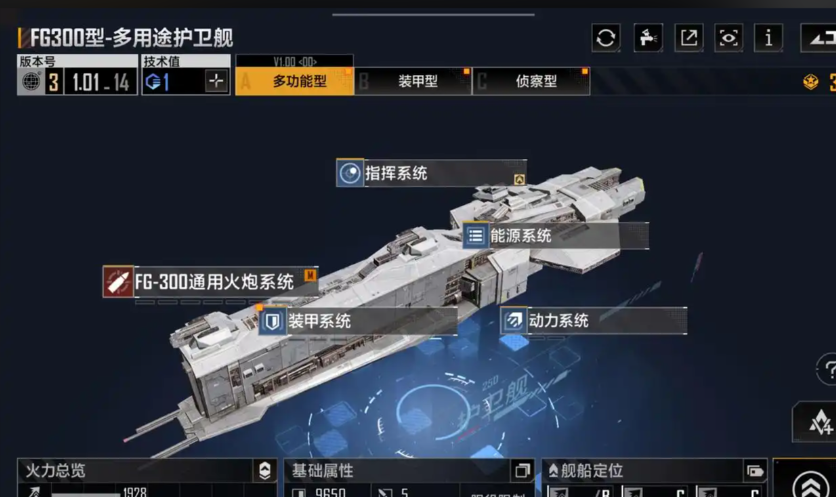This screenshot has width=836, height=497.
Task: Click the crosshair plus button beside 技术值
Action: point(216,82)
